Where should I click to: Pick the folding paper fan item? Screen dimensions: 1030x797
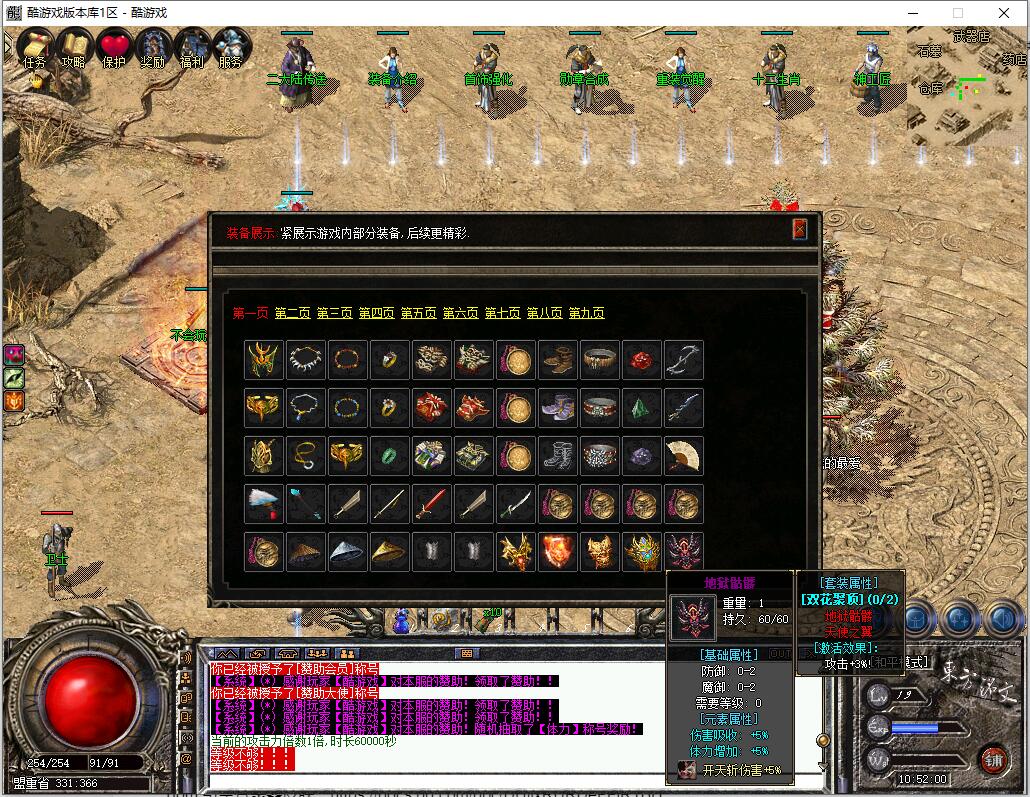[x=683, y=456]
